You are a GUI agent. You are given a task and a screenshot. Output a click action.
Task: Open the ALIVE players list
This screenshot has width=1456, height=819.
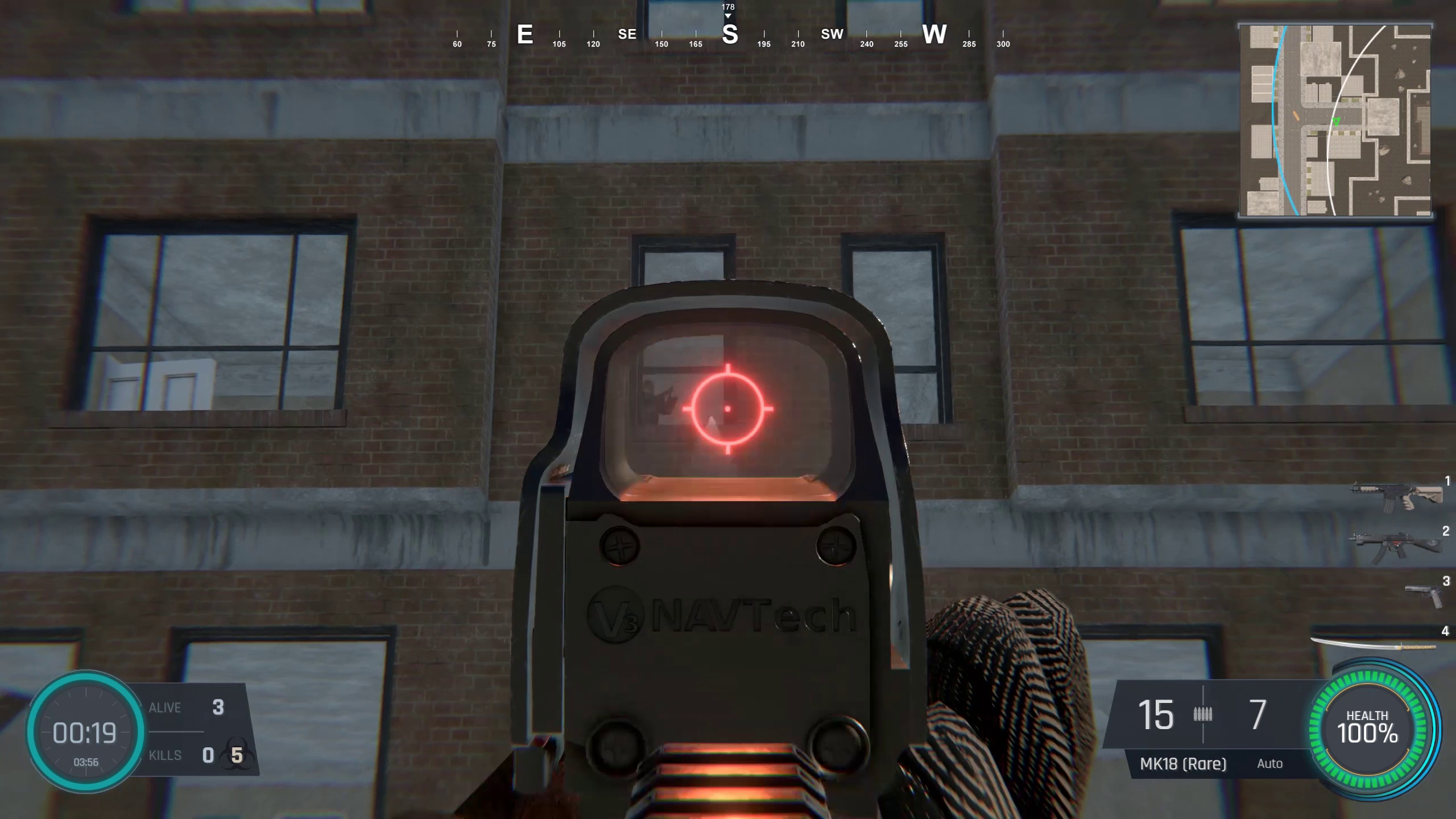(165, 707)
